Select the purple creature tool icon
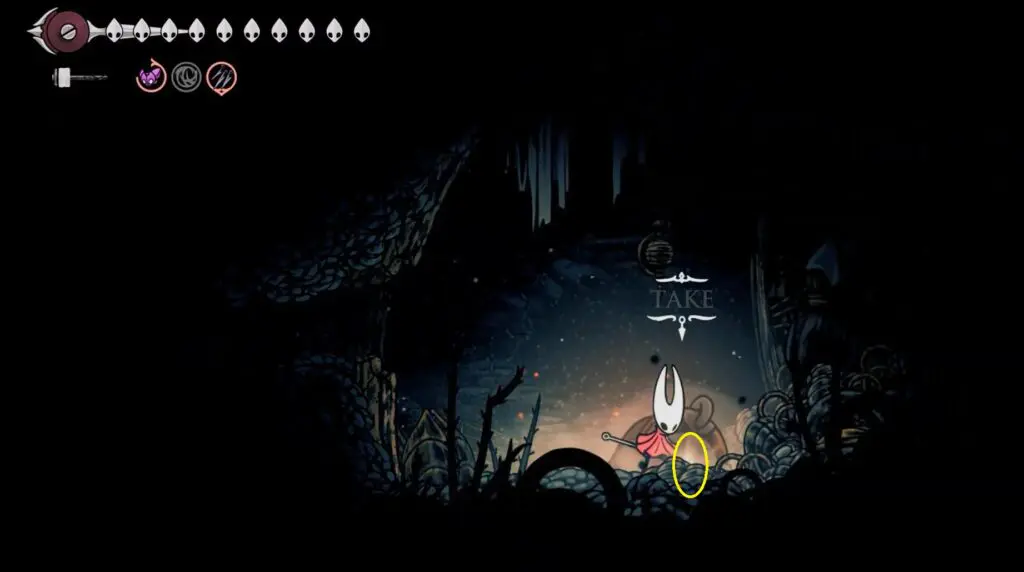 click(151, 77)
